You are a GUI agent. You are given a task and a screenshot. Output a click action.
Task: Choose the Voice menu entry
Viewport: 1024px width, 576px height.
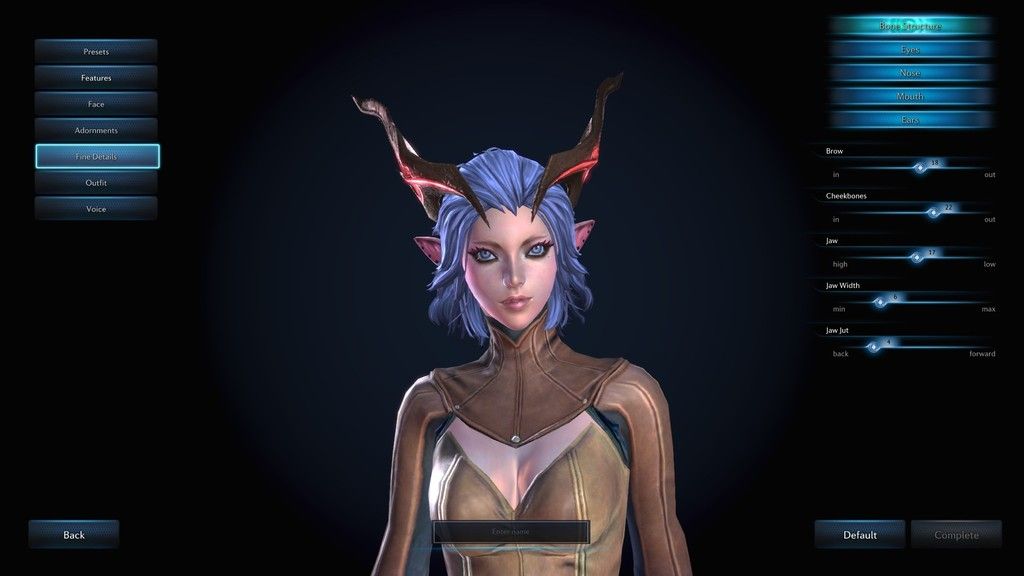[x=96, y=209]
